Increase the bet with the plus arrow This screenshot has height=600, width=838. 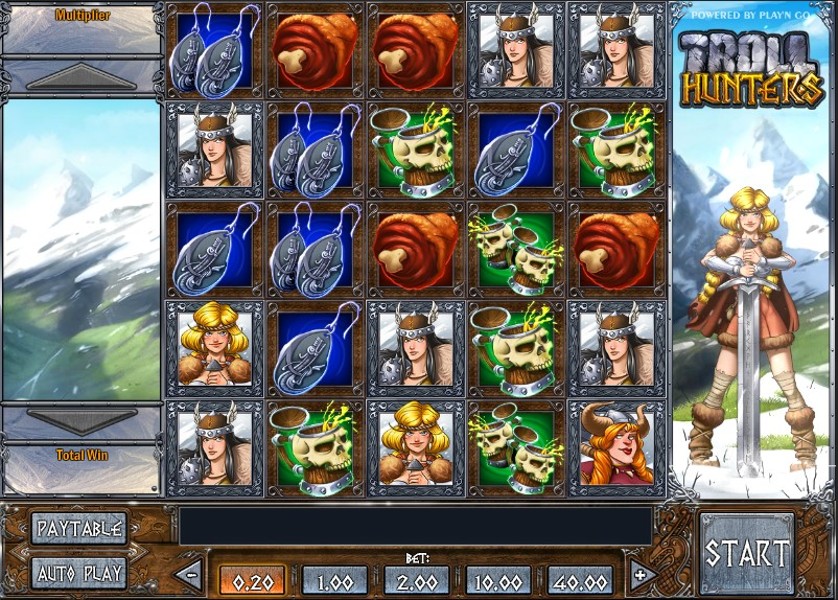click(641, 575)
